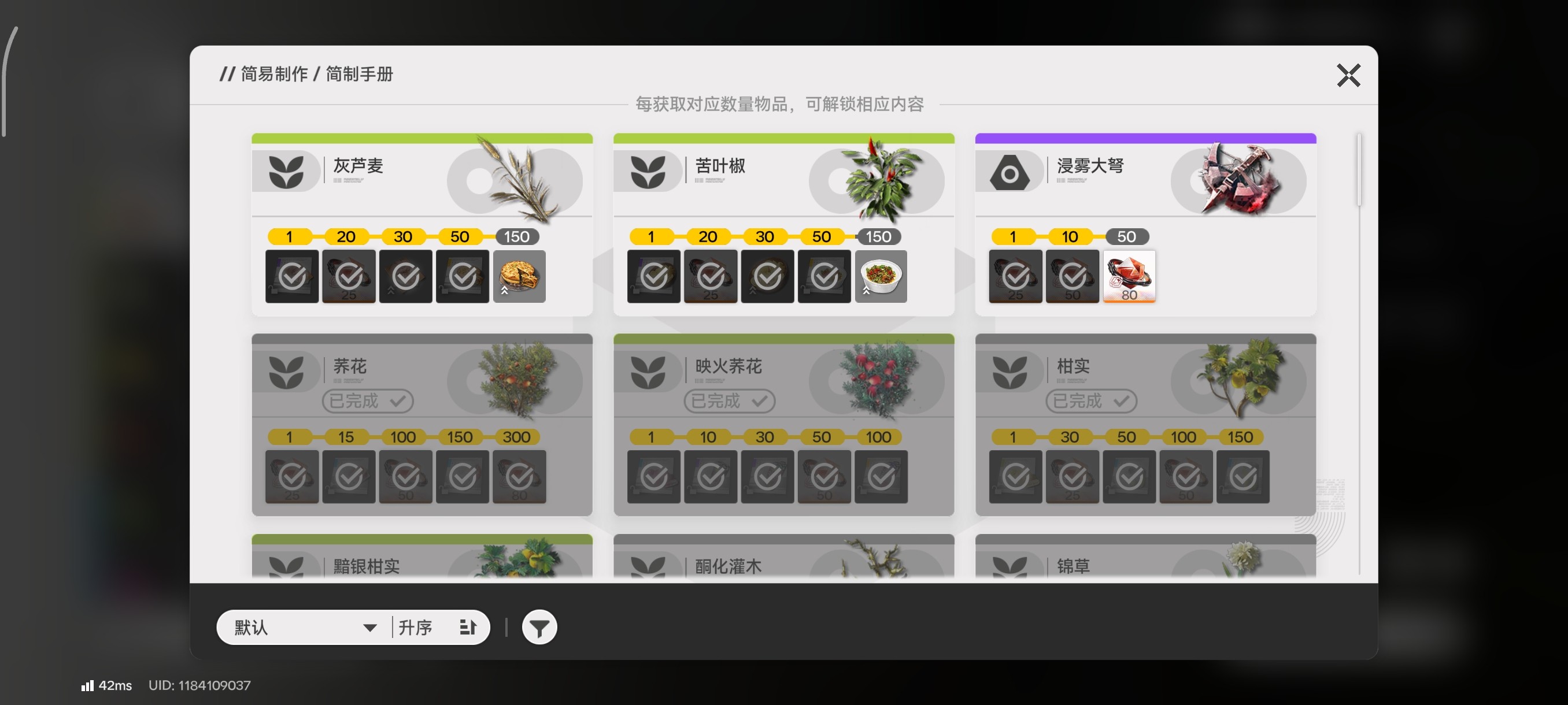Open the 黯银柑实 card
The height and width of the screenshot is (705, 1568).
click(x=421, y=558)
